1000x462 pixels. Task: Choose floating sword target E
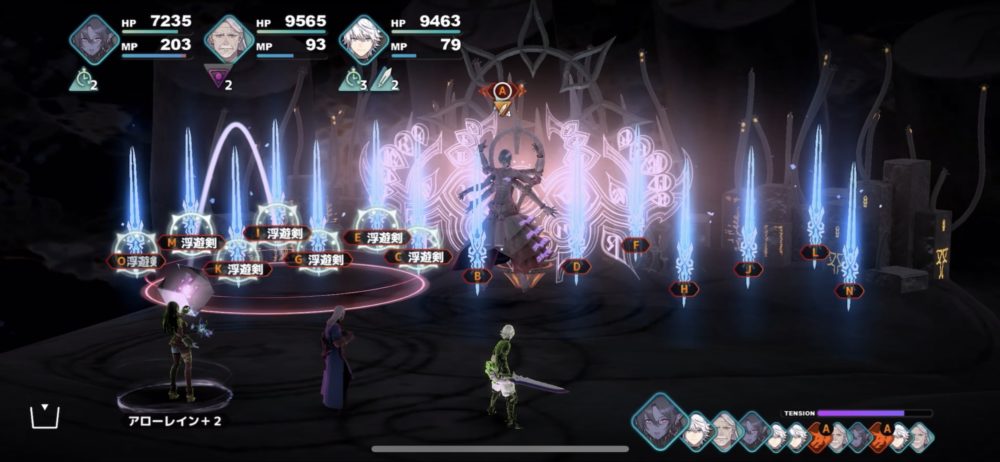(x=375, y=237)
